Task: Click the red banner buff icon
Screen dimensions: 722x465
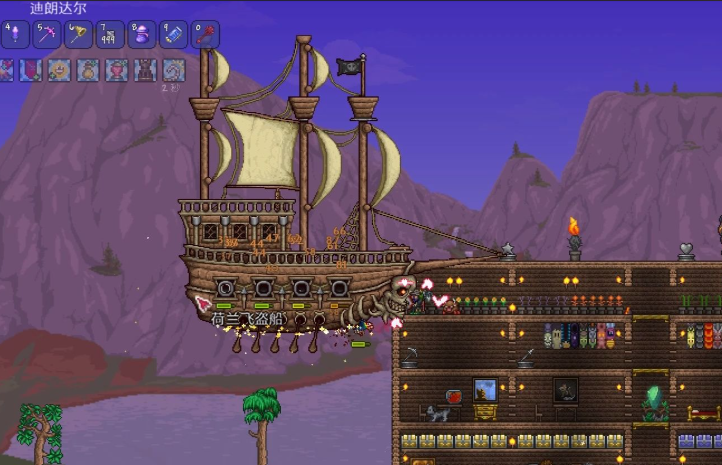Action: [32, 70]
